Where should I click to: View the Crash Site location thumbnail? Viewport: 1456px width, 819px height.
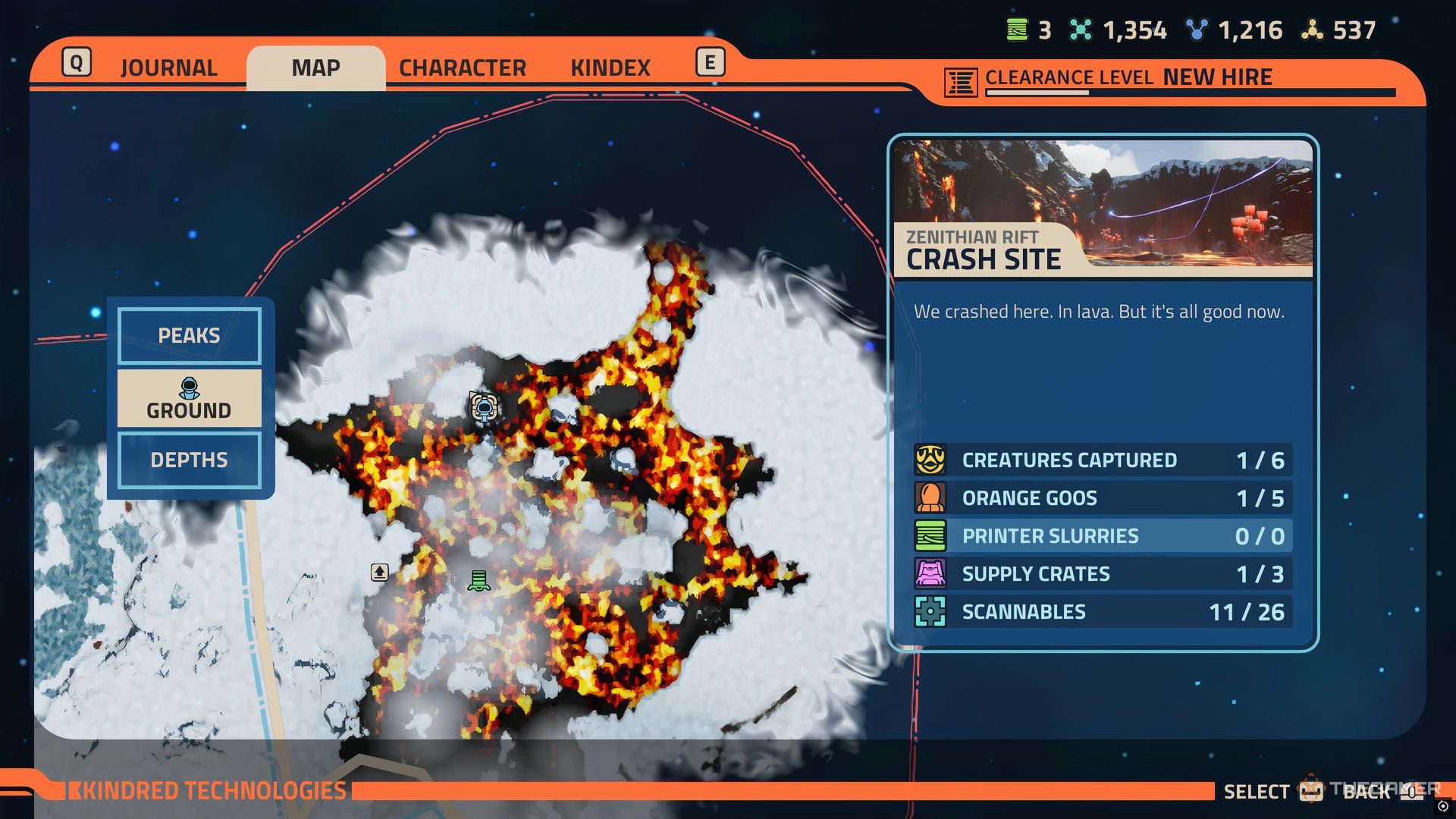(1103, 205)
